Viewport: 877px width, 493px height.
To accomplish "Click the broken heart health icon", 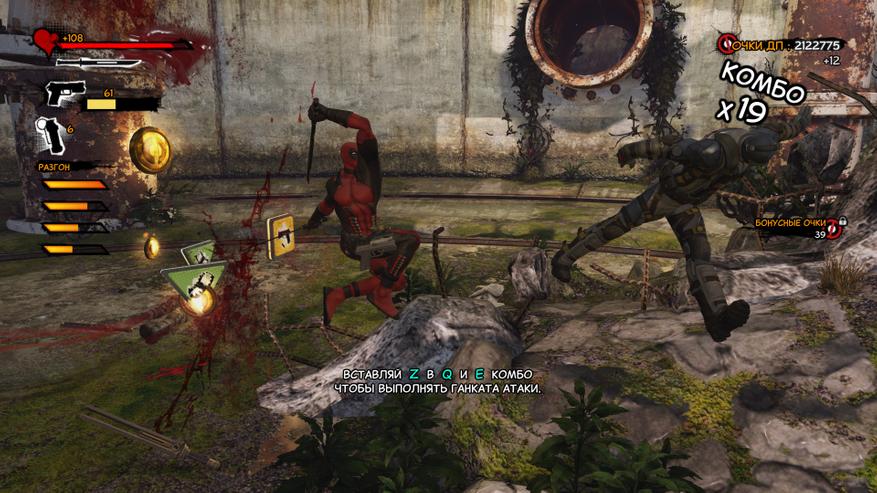I will click(44, 42).
